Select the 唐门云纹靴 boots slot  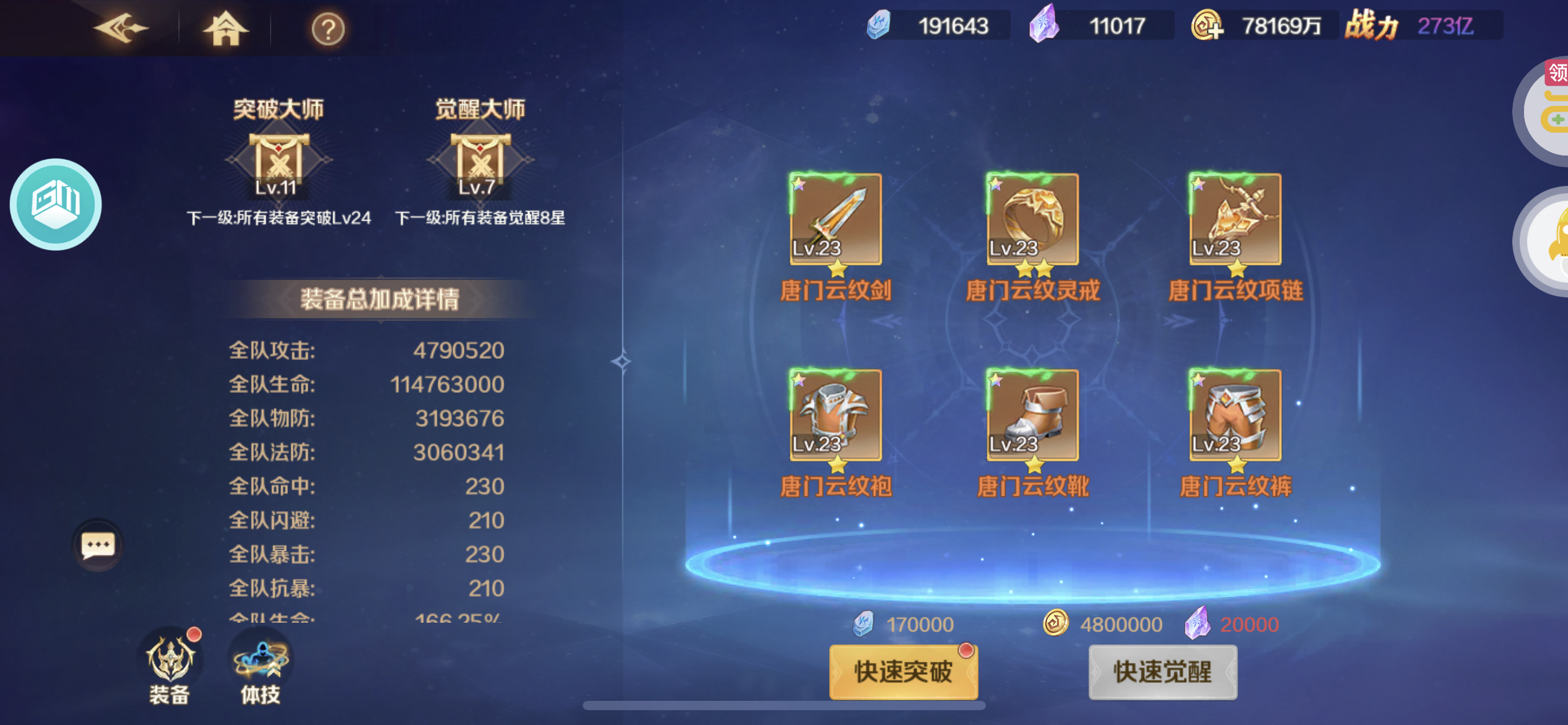1032,415
